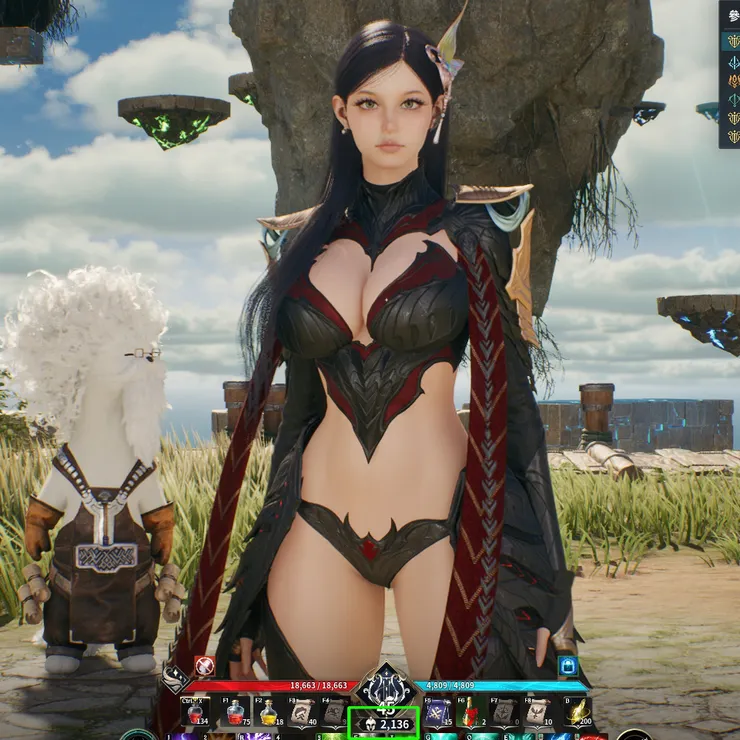The height and width of the screenshot is (740, 740).
Task: Use the F3 scroll with 40 count
Action: pos(302,712)
